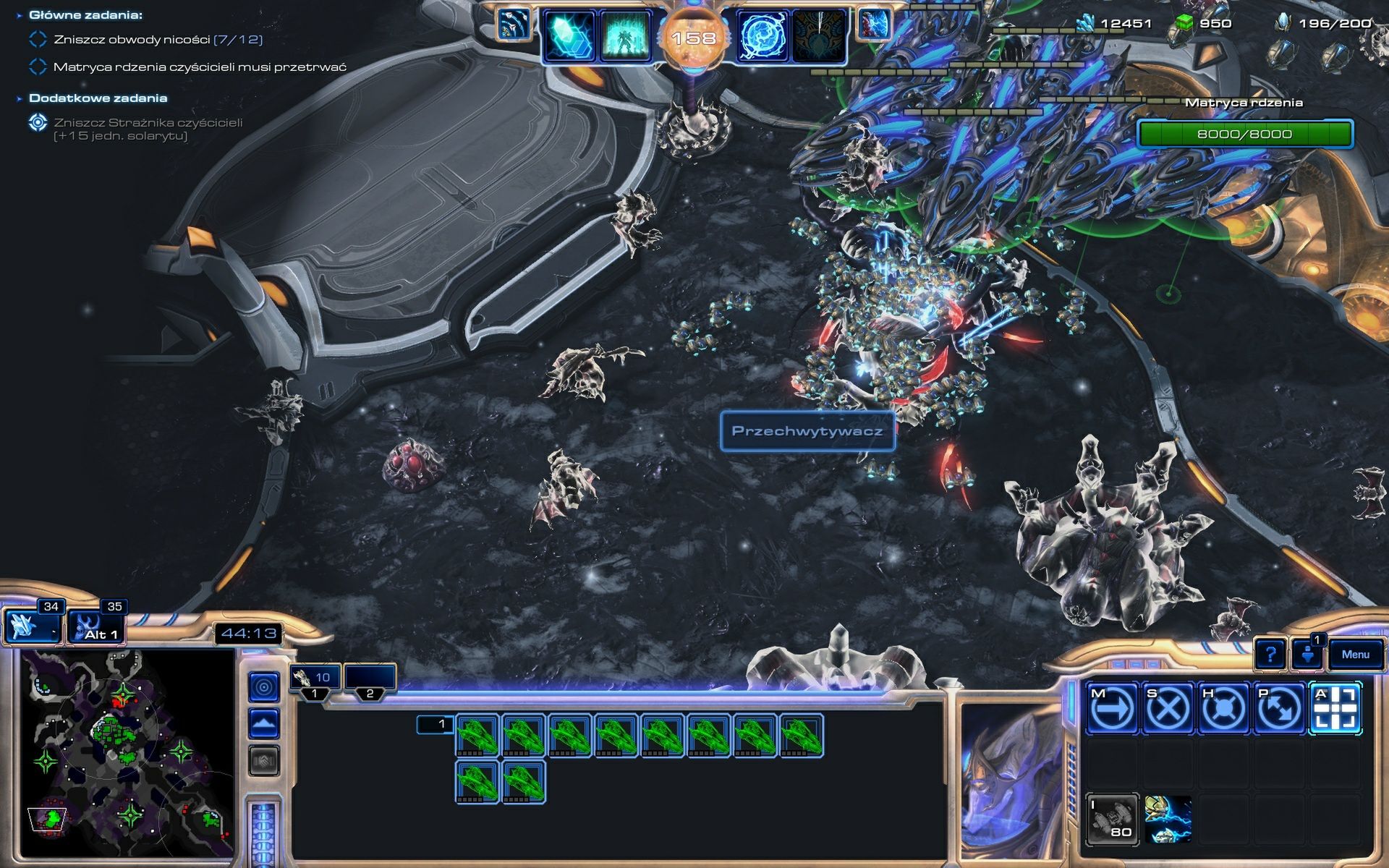Toggle the ping target minimap option
Screen dimensions: 1389x868
(264, 687)
